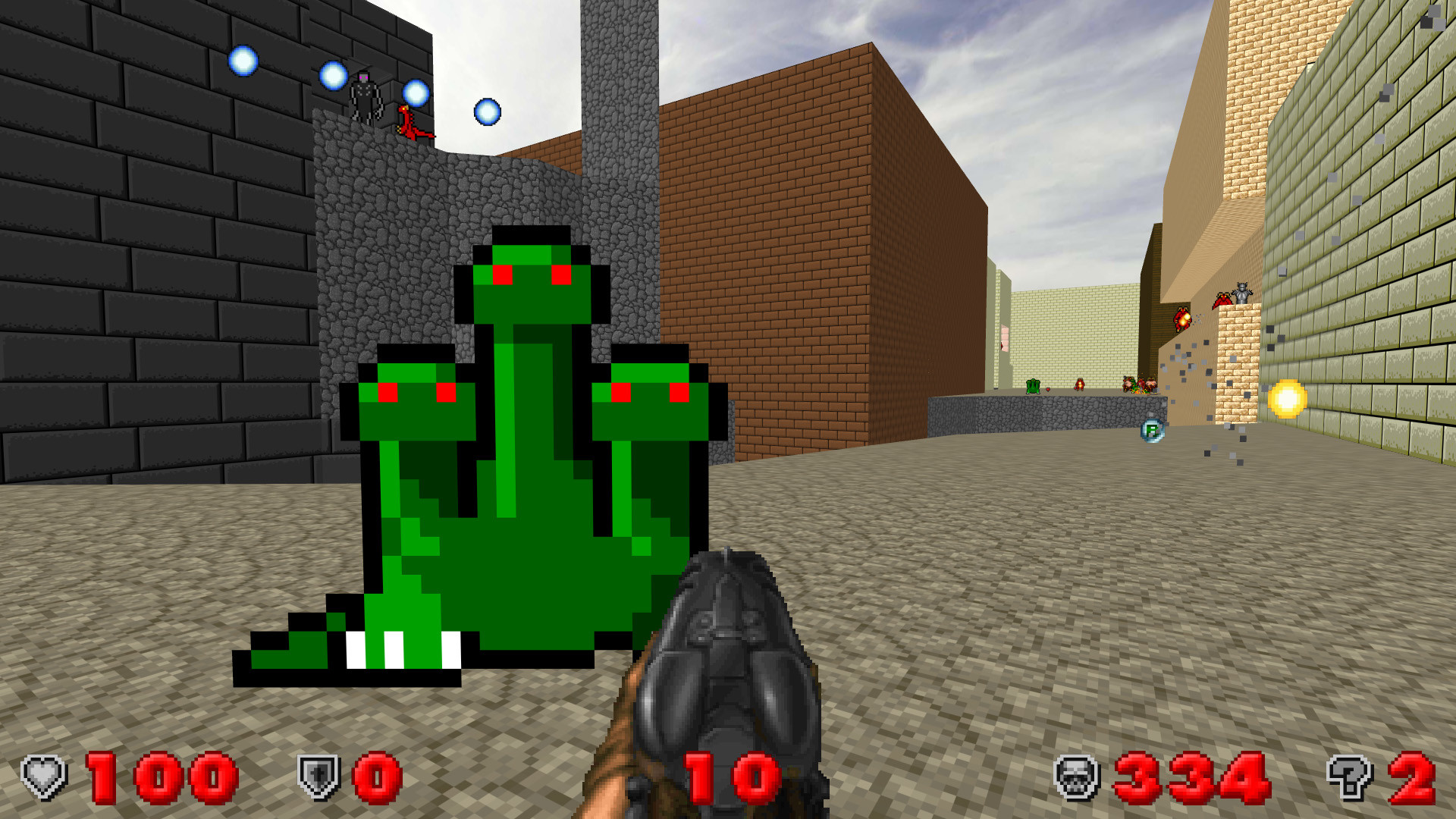Click the gray knight statue on the sandstone pillar
This screenshot has width=1456, height=819.
tap(1241, 292)
